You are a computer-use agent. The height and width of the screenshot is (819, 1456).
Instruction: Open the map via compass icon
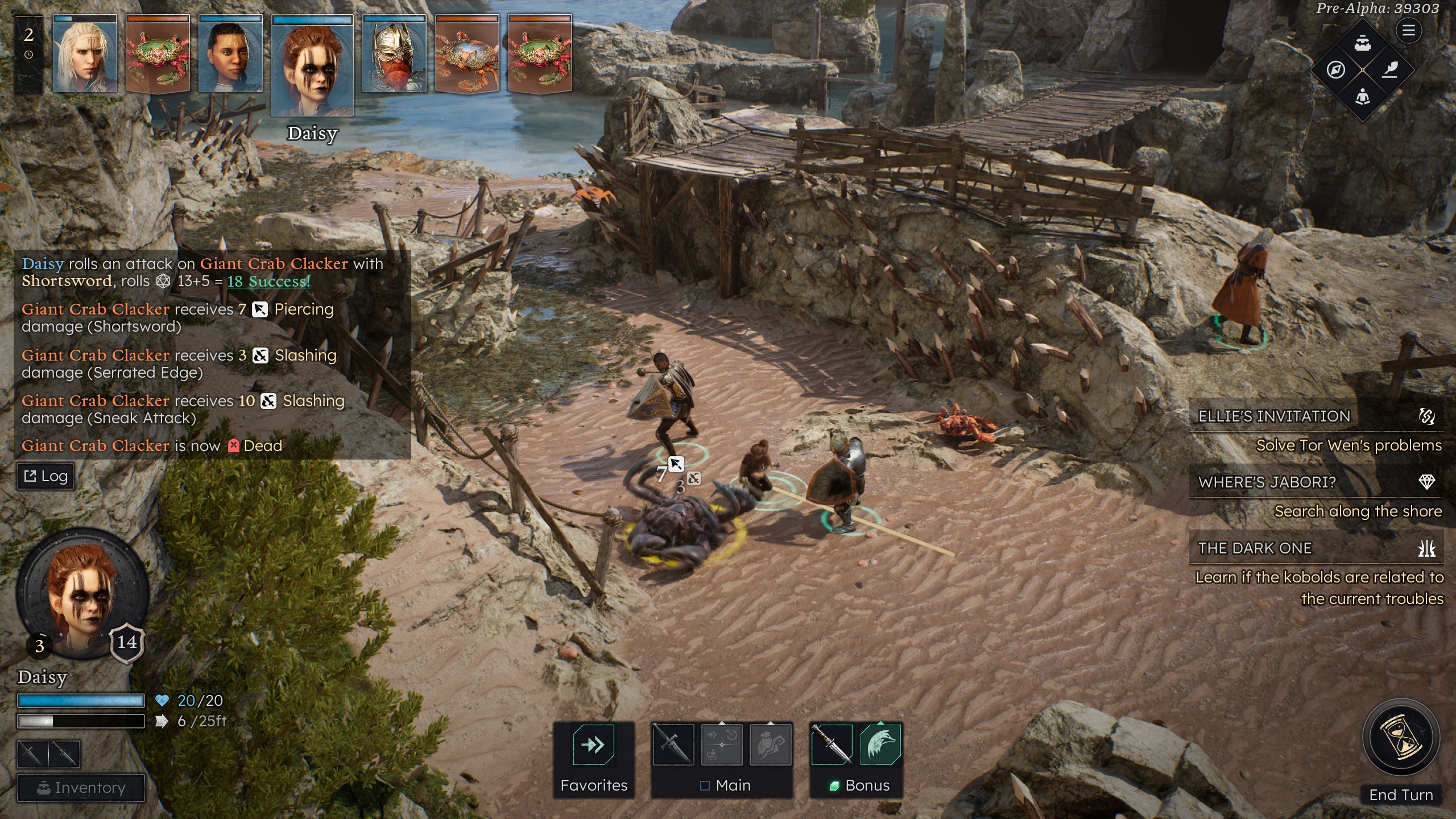[1335, 71]
